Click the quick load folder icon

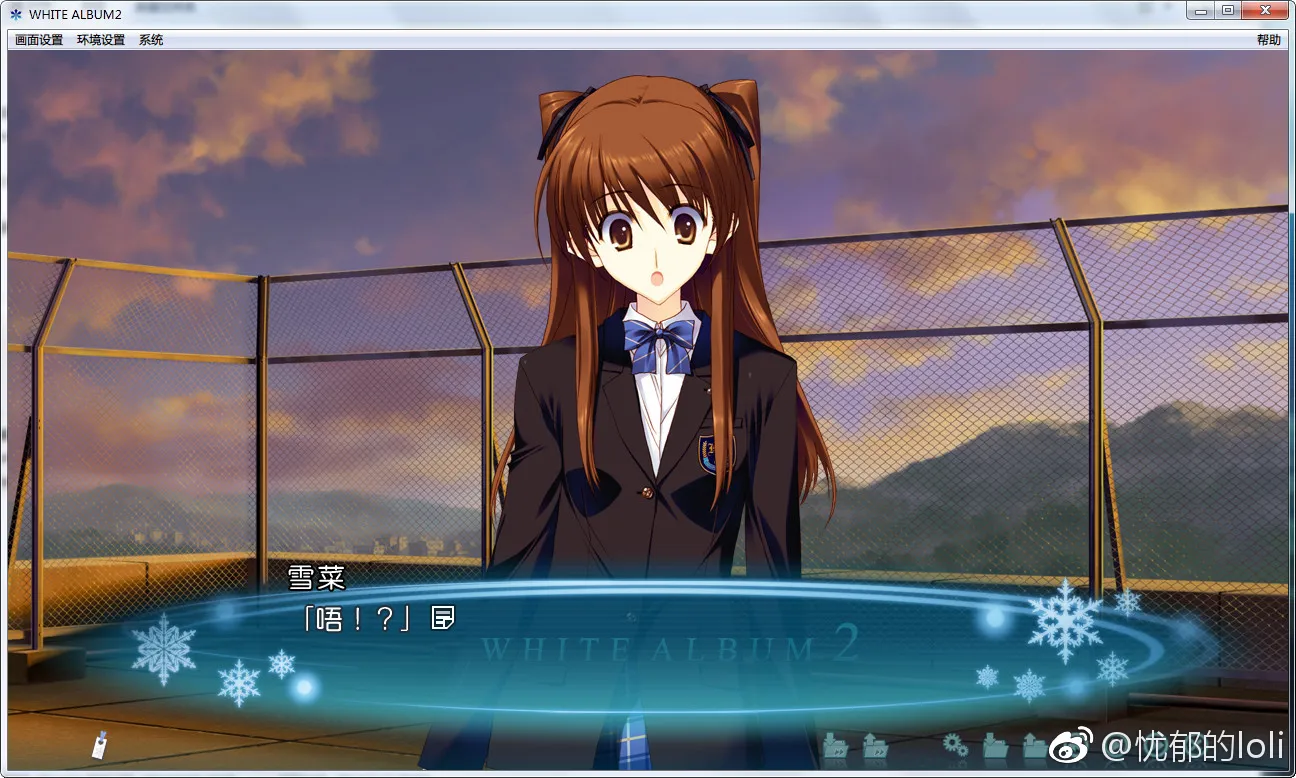(876, 747)
